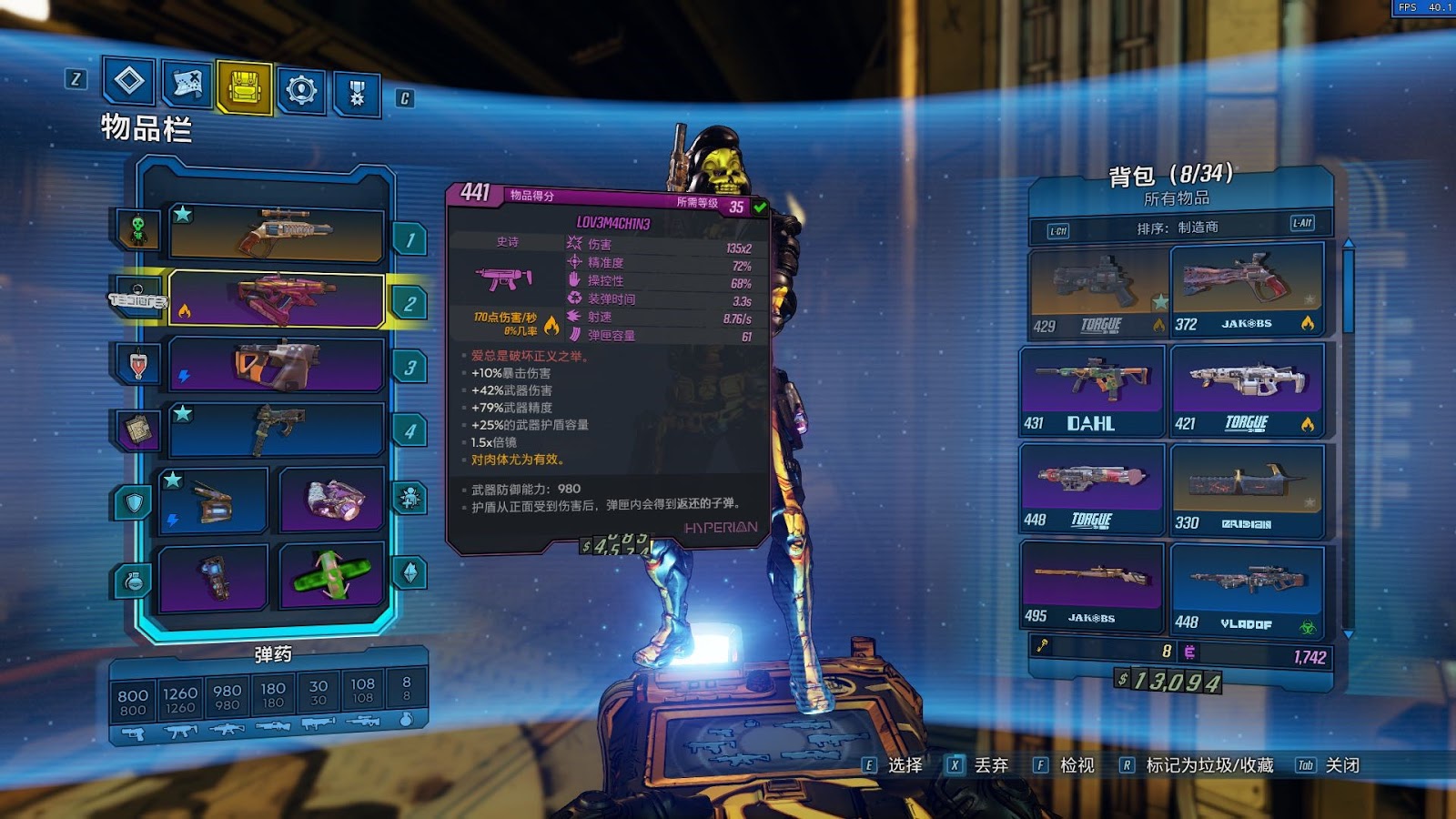
Task: Select the 429 Torgue pistol in backpack
Action: coord(1098,291)
